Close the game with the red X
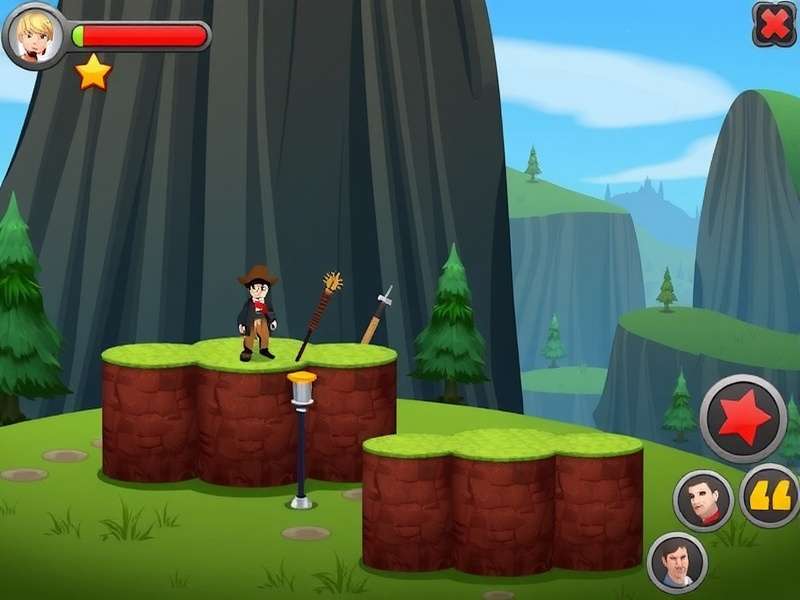The height and width of the screenshot is (600, 800). pos(774,24)
